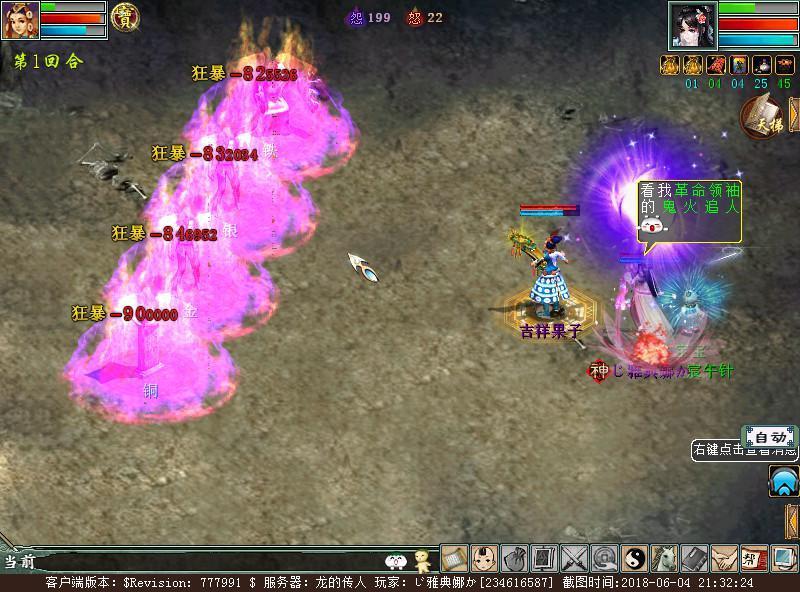The height and width of the screenshot is (592, 800).
Task: Click the crossed swords icon
Action: click(574, 558)
